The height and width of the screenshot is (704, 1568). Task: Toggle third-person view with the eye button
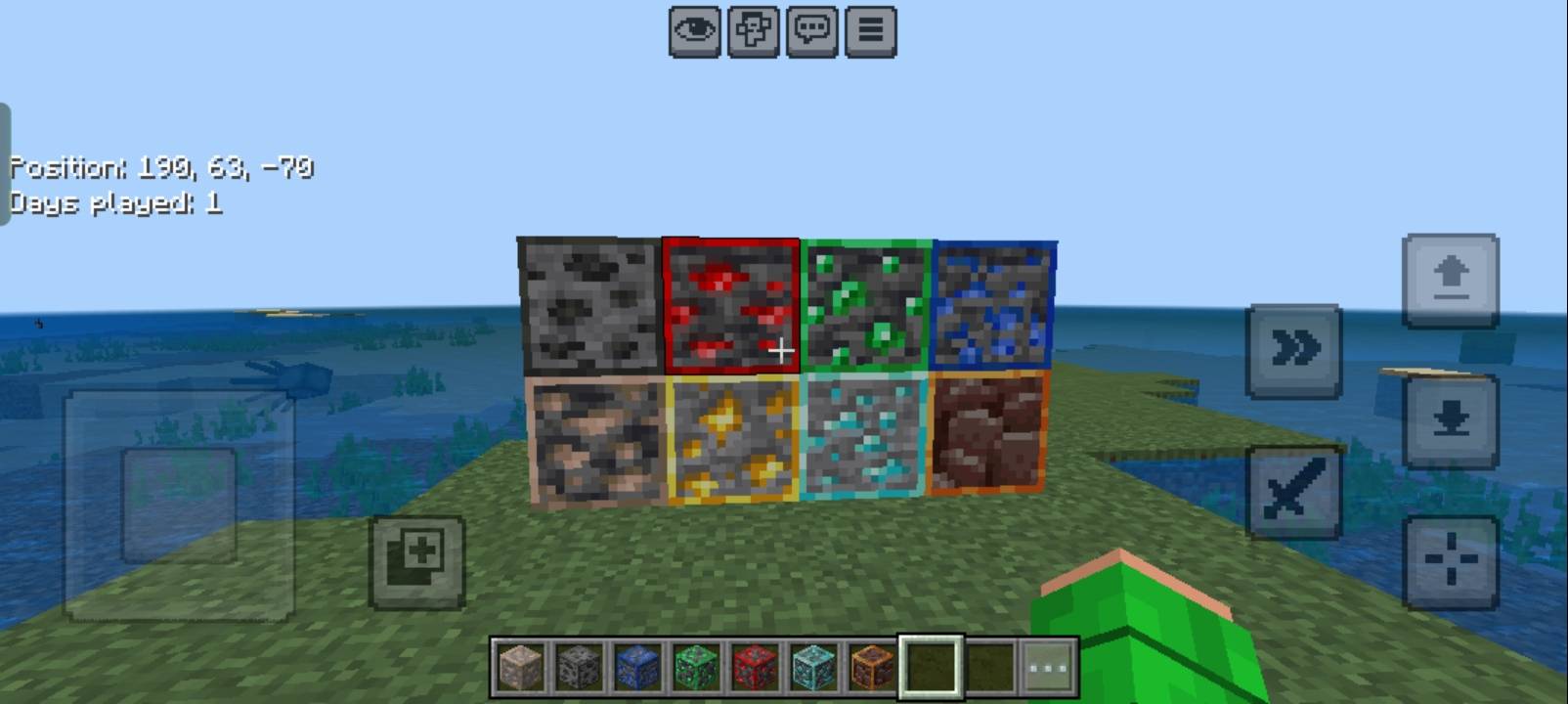tap(693, 29)
